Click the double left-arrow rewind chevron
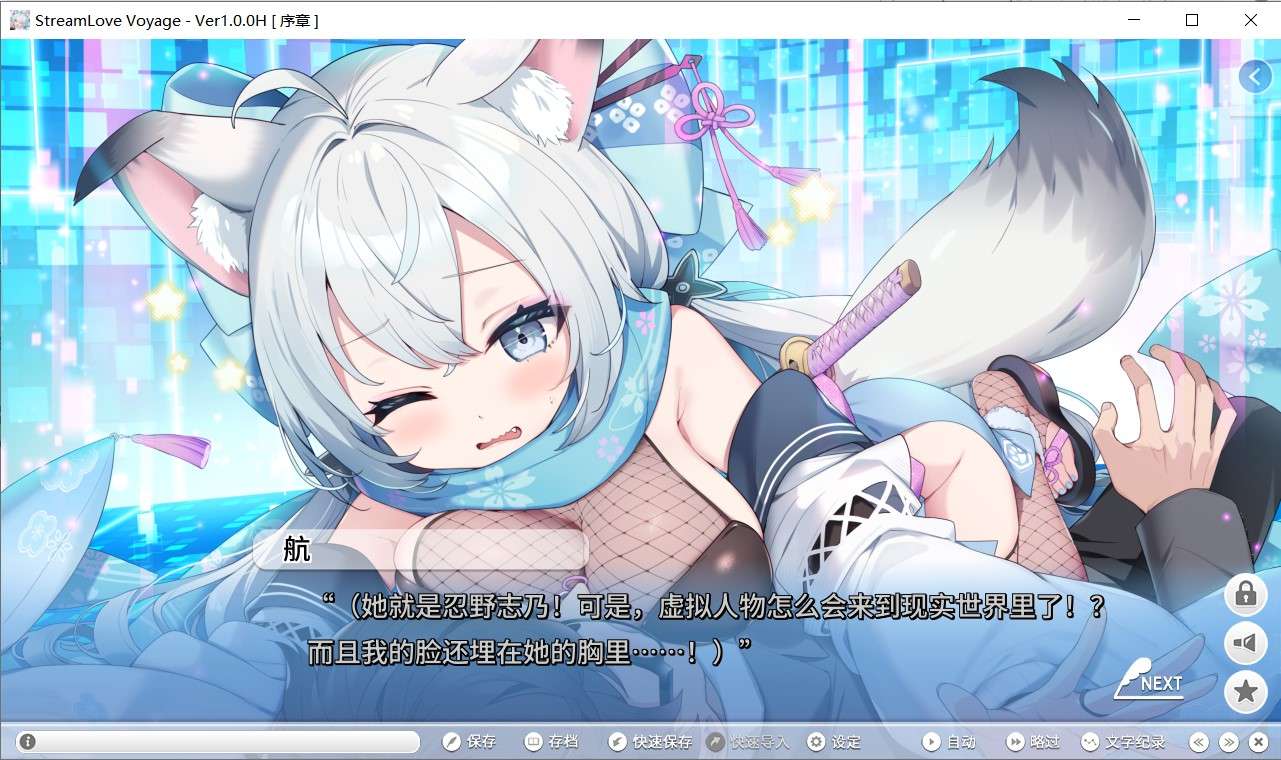 pos(1198,741)
